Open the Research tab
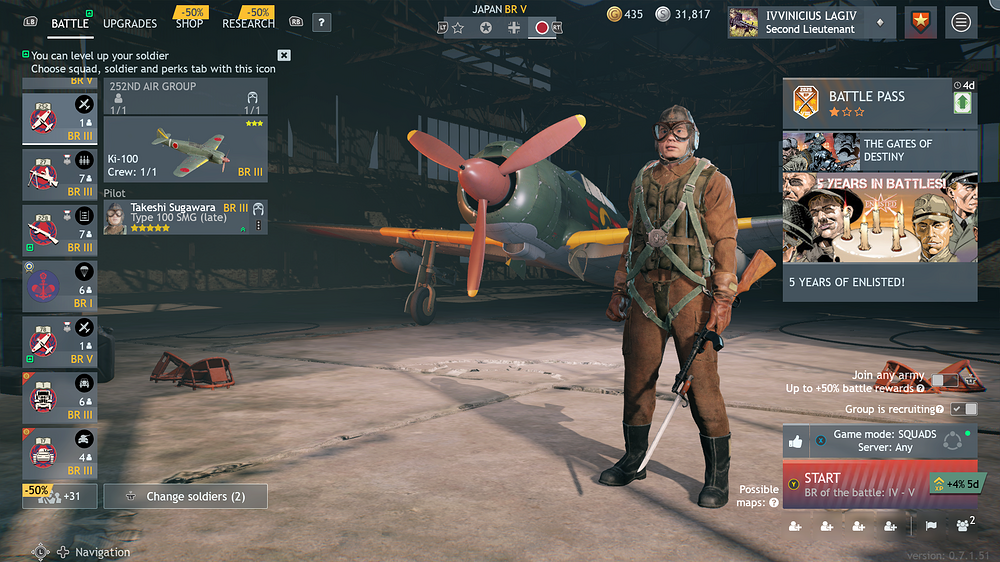This screenshot has width=1000, height=562. tap(248, 23)
